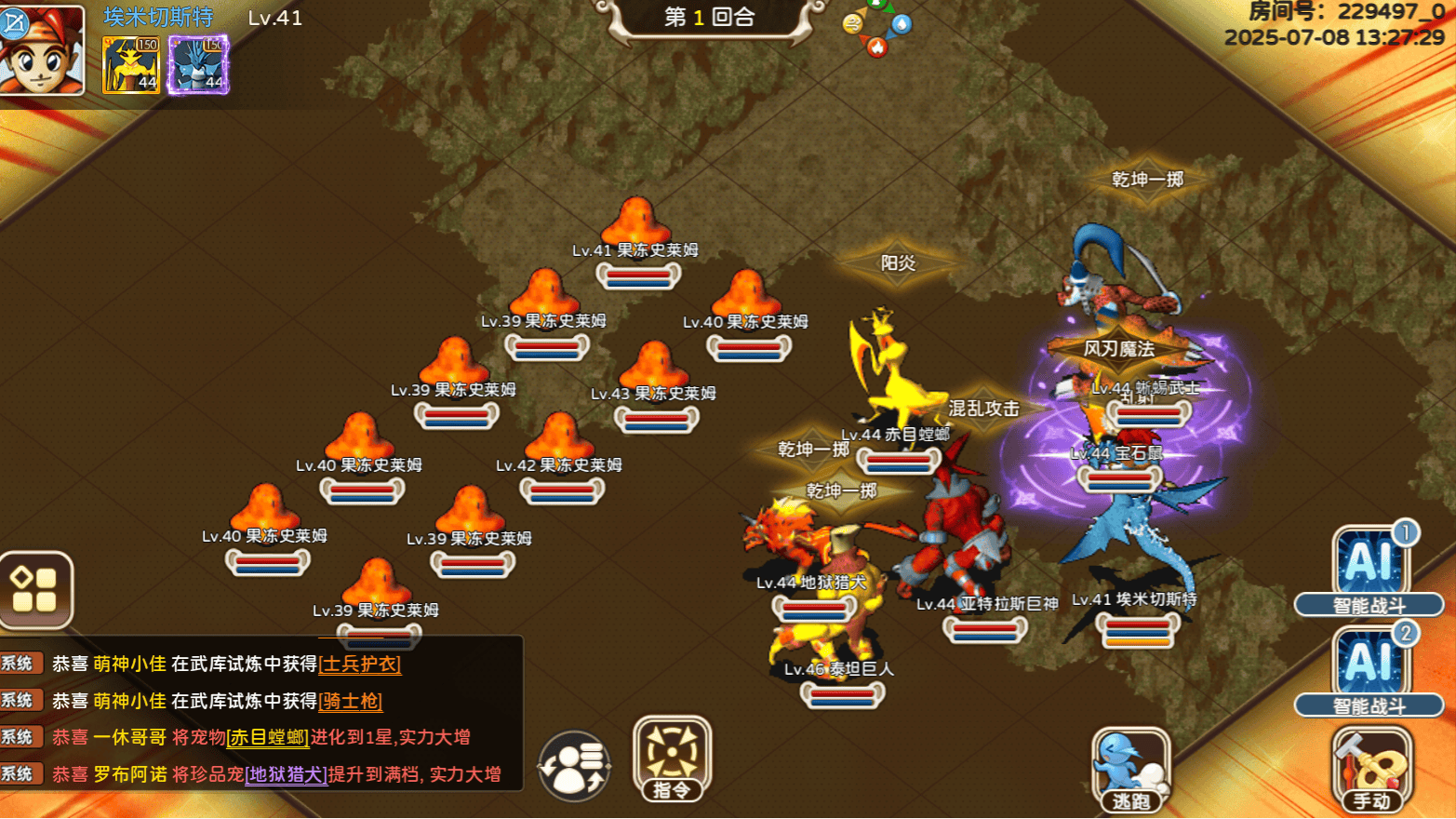Select the yellow wind element icon
The height and width of the screenshot is (819, 1456).
[853, 23]
